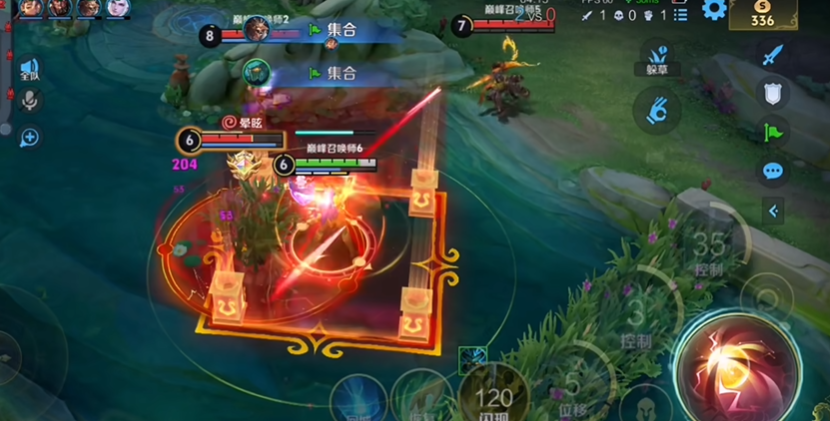Open the scoreboard list icon
Screen dimensions: 830x421
point(681,15)
